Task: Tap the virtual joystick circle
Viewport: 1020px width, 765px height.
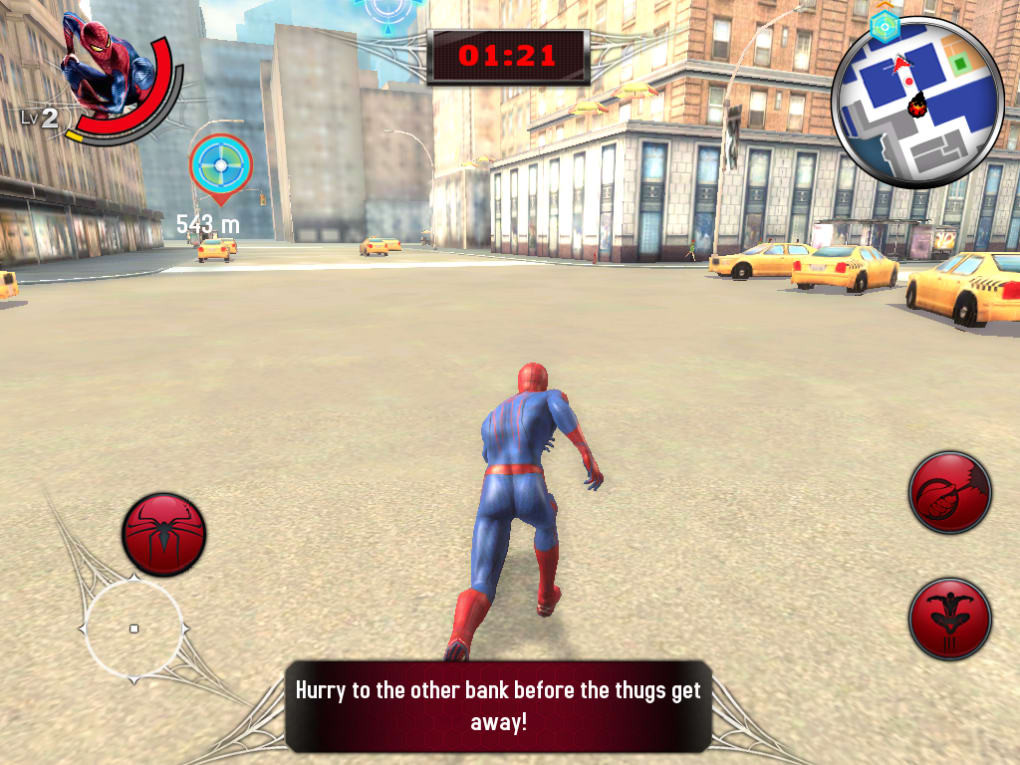Action: point(134,628)
